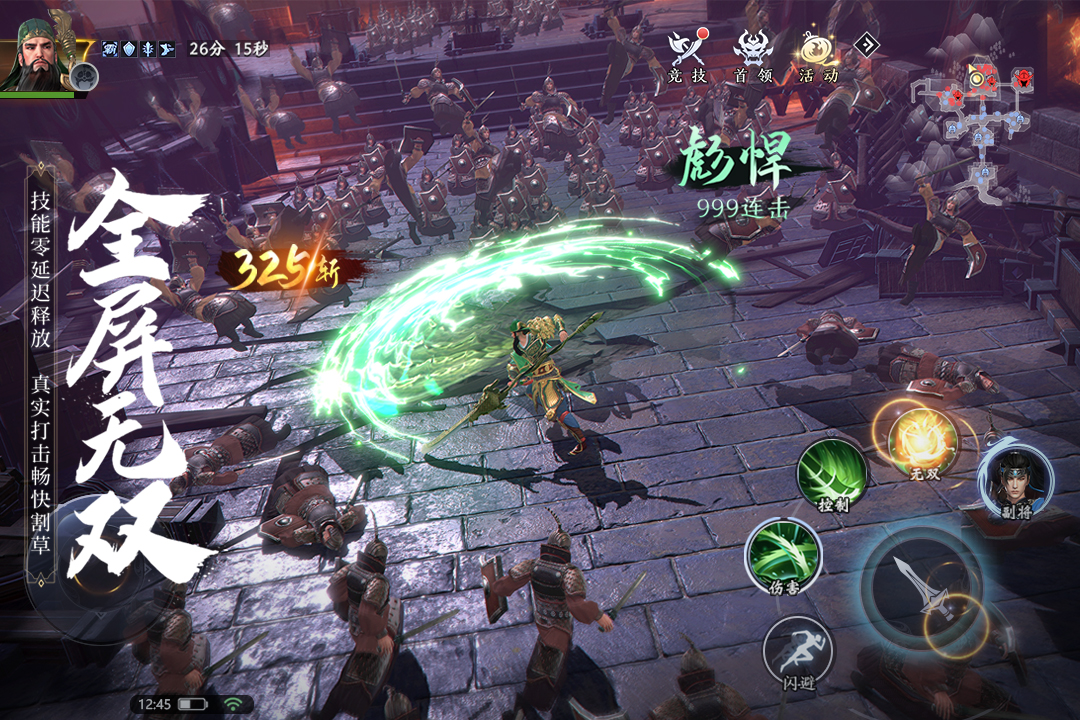1080x720 pixels.
Task: Open the 首领 boss menu
Action: pos(753,55)
